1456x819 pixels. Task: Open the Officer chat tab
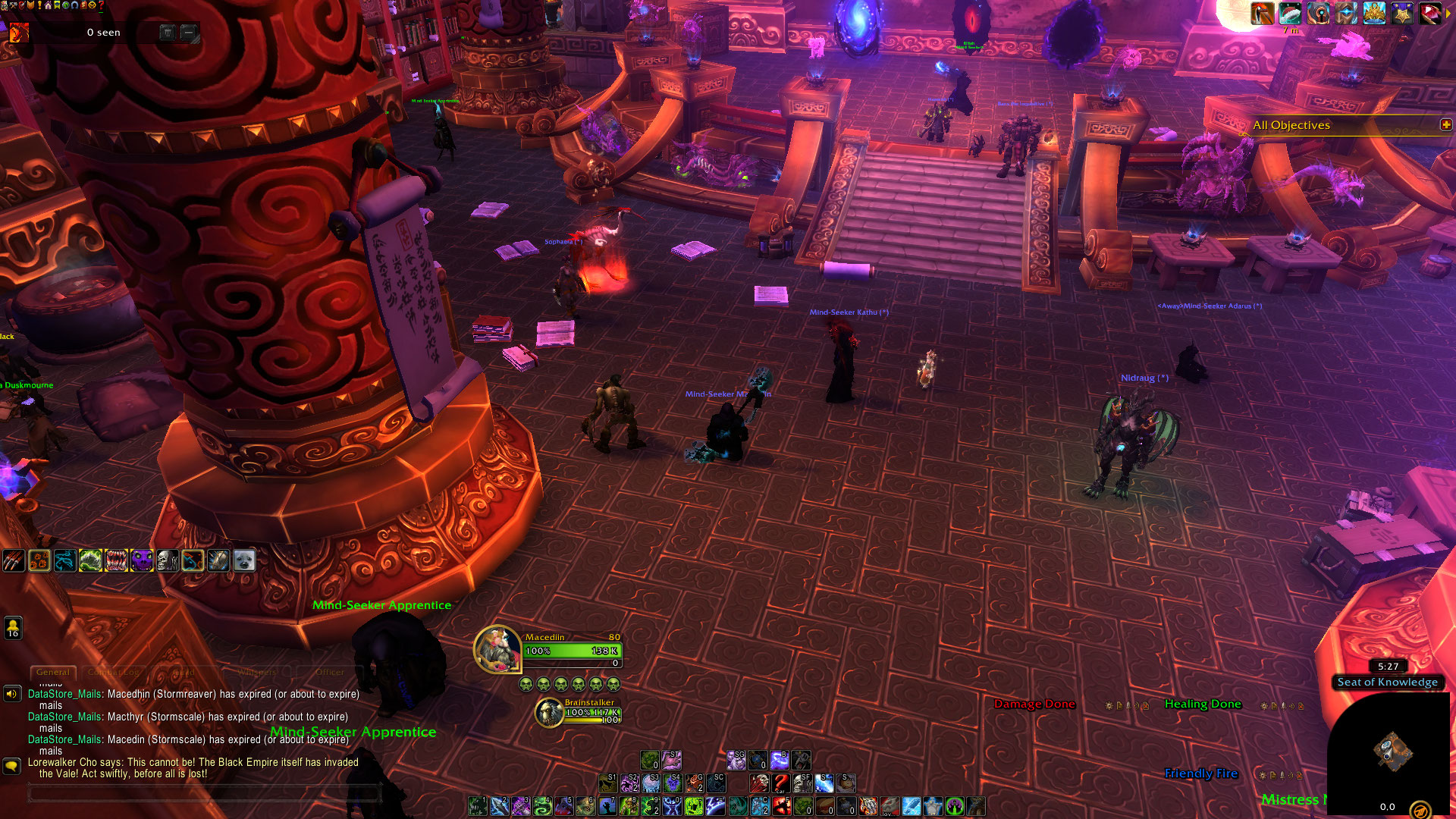pyautogui.click(x=329, y=672)
